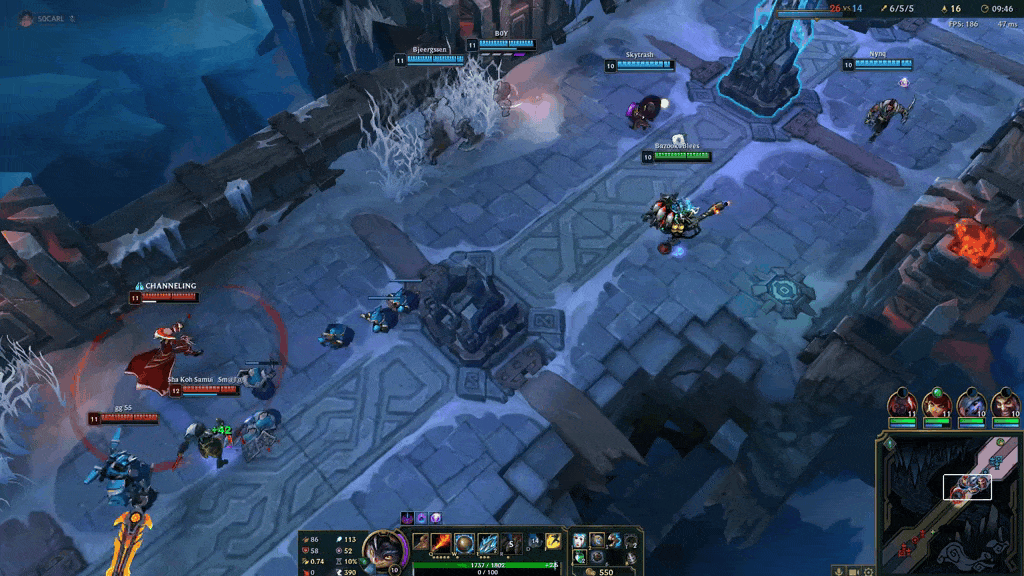Use the blue ice shards E ability
This screenshot has height=576, width=1024.
487,543
